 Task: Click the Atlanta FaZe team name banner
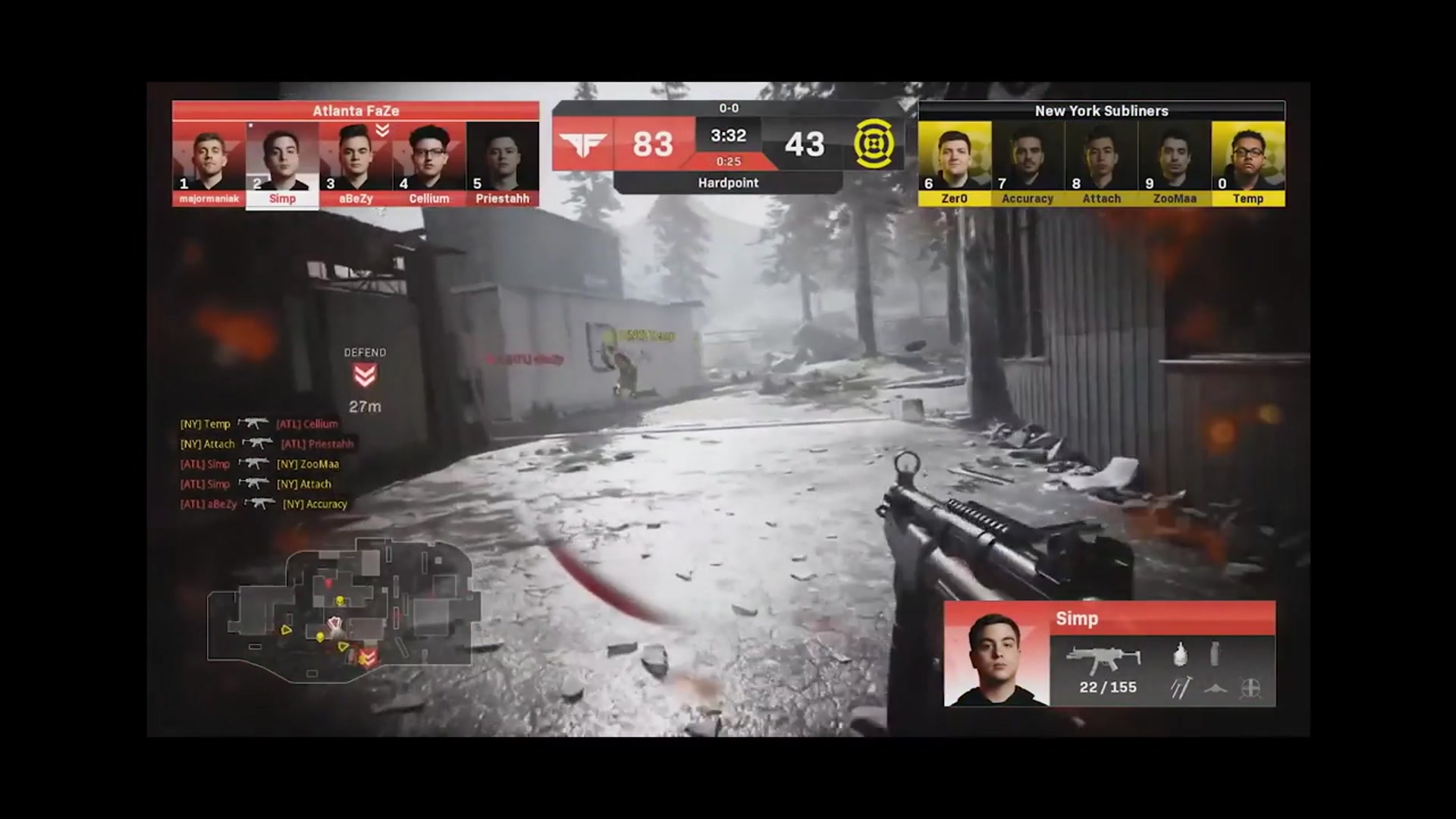point(356,111)
